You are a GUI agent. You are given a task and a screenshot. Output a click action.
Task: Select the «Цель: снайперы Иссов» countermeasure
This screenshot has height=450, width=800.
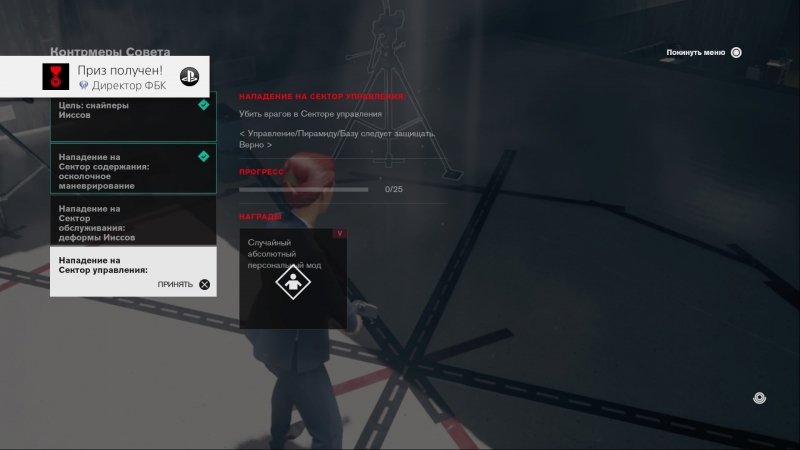click(130, 116)
